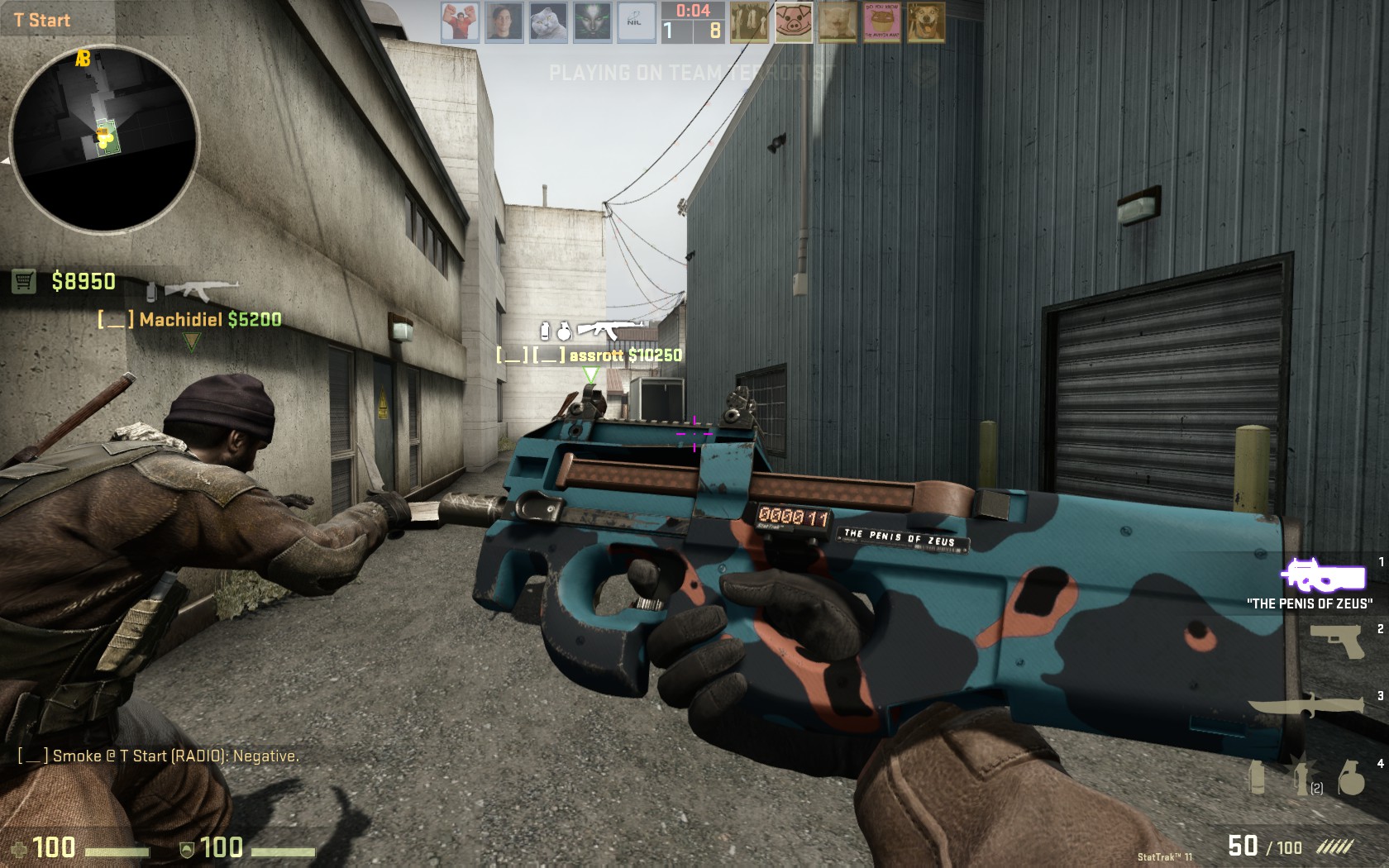Select the laughing kitten player avatar
The height and width of the screenshot is (868, 1389).
(x=838, y=22)
